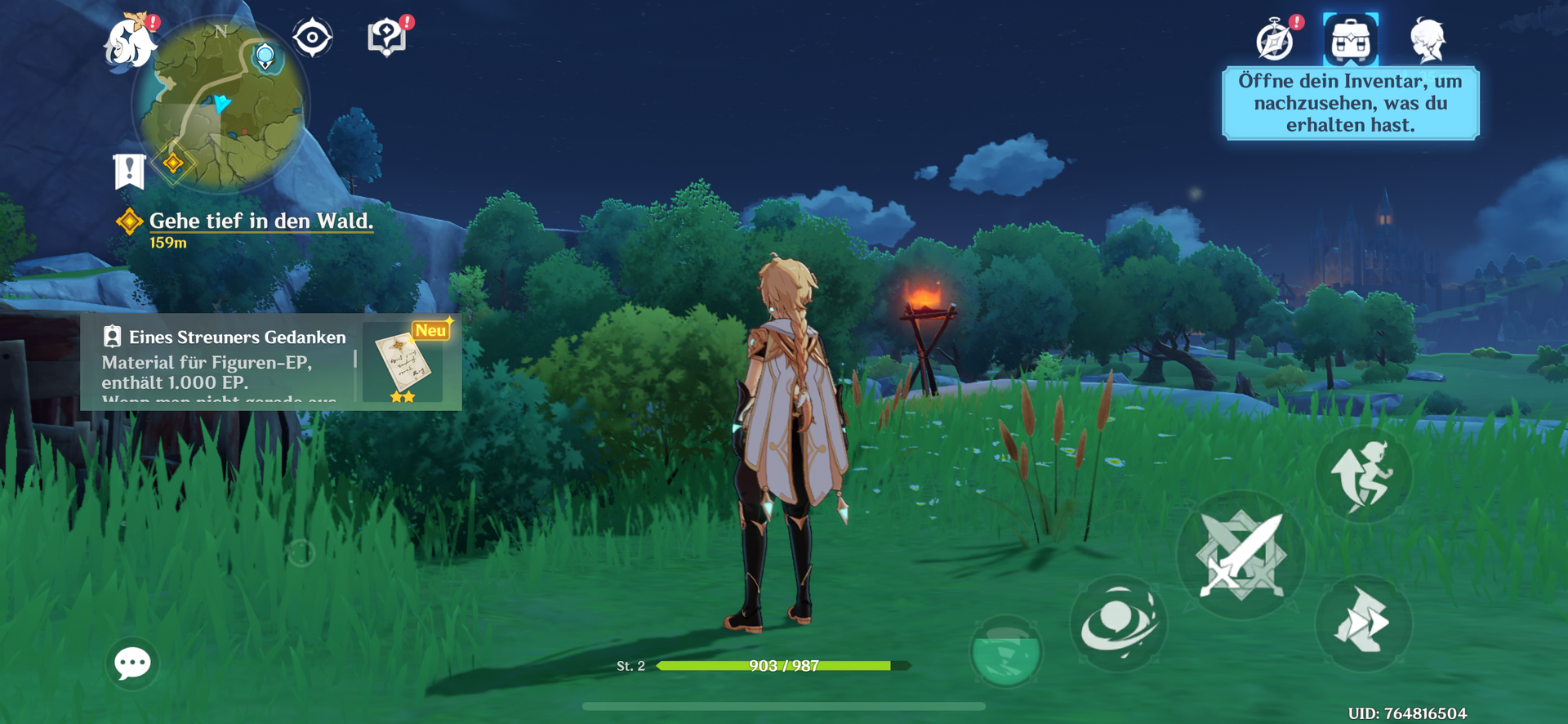
Task: Open the character profile icon
Action: 1428,40
